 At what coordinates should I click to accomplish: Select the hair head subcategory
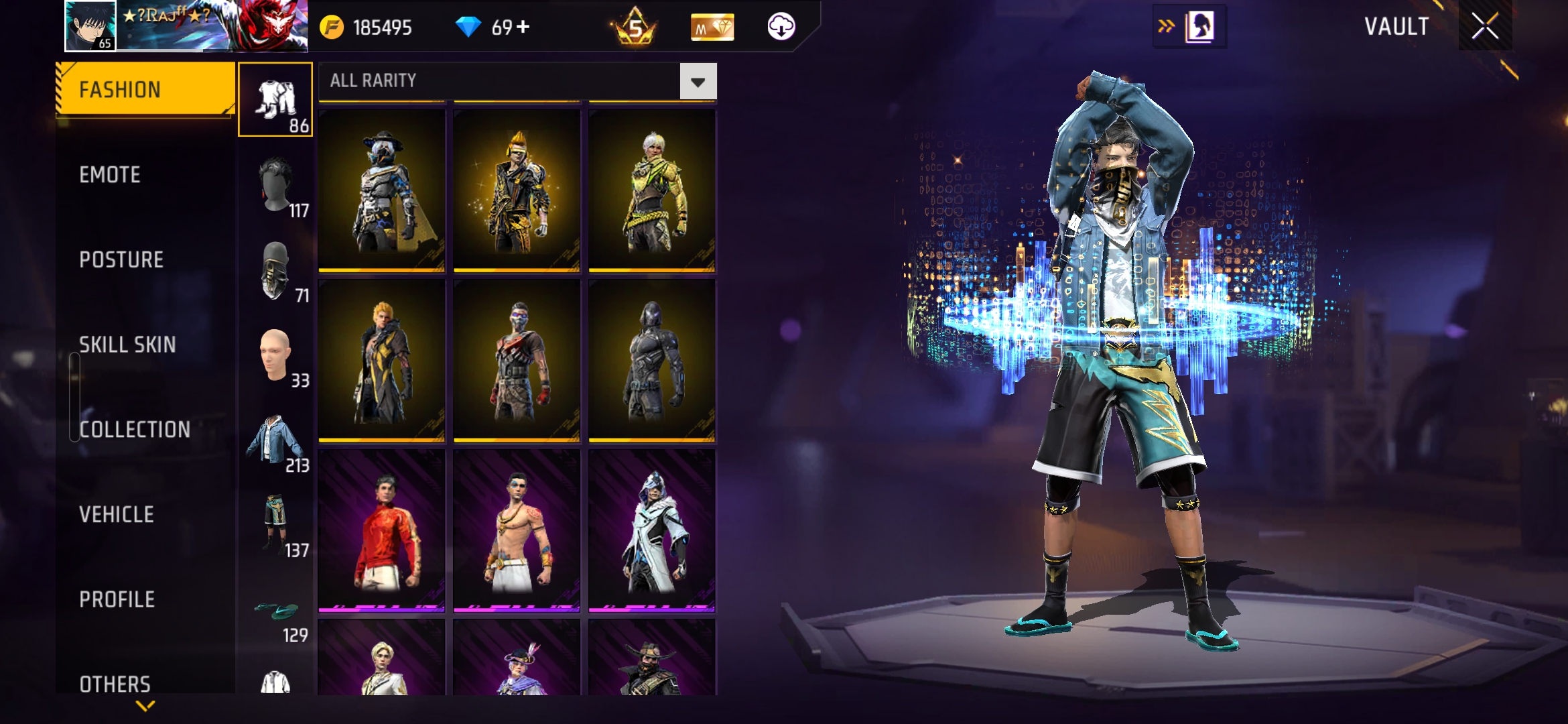[275, 186]
